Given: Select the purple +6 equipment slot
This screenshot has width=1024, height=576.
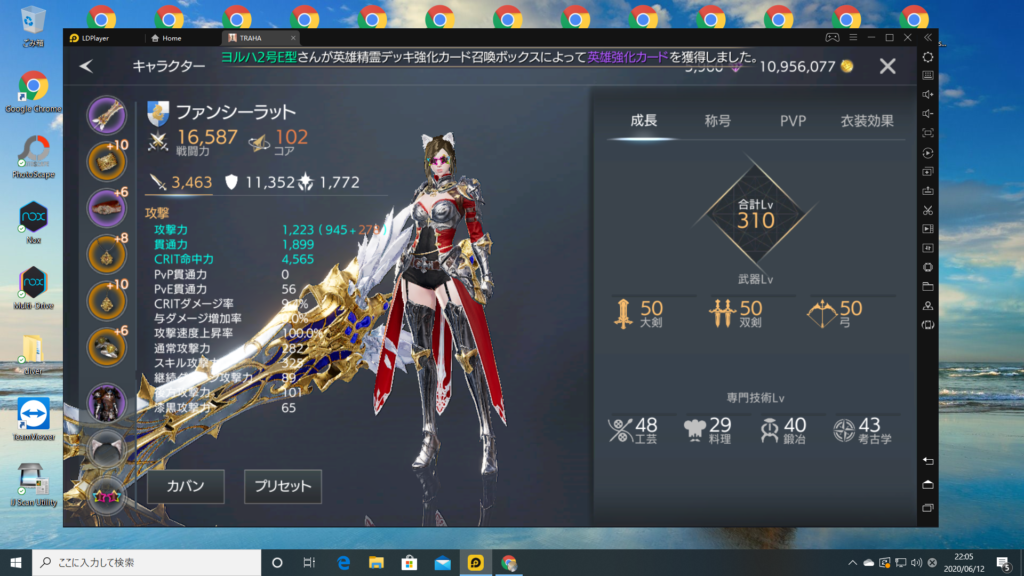Looking at the screenshot, I should pos(106,208).
